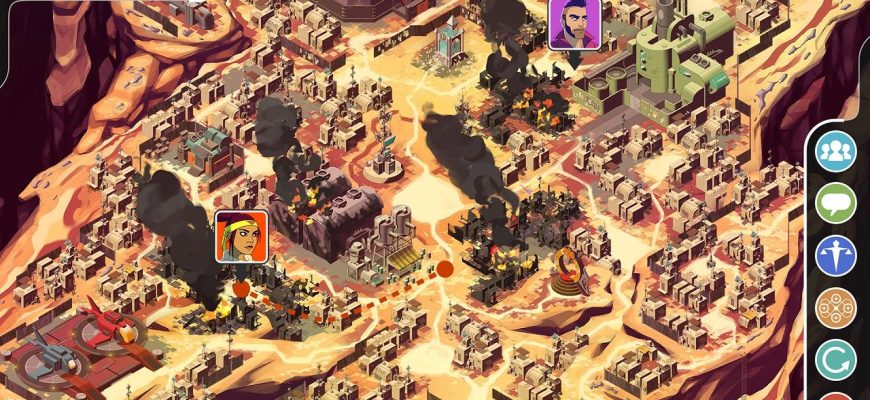
Task: Select the headband woman portrait marker
Action: (x=241, y=237)
